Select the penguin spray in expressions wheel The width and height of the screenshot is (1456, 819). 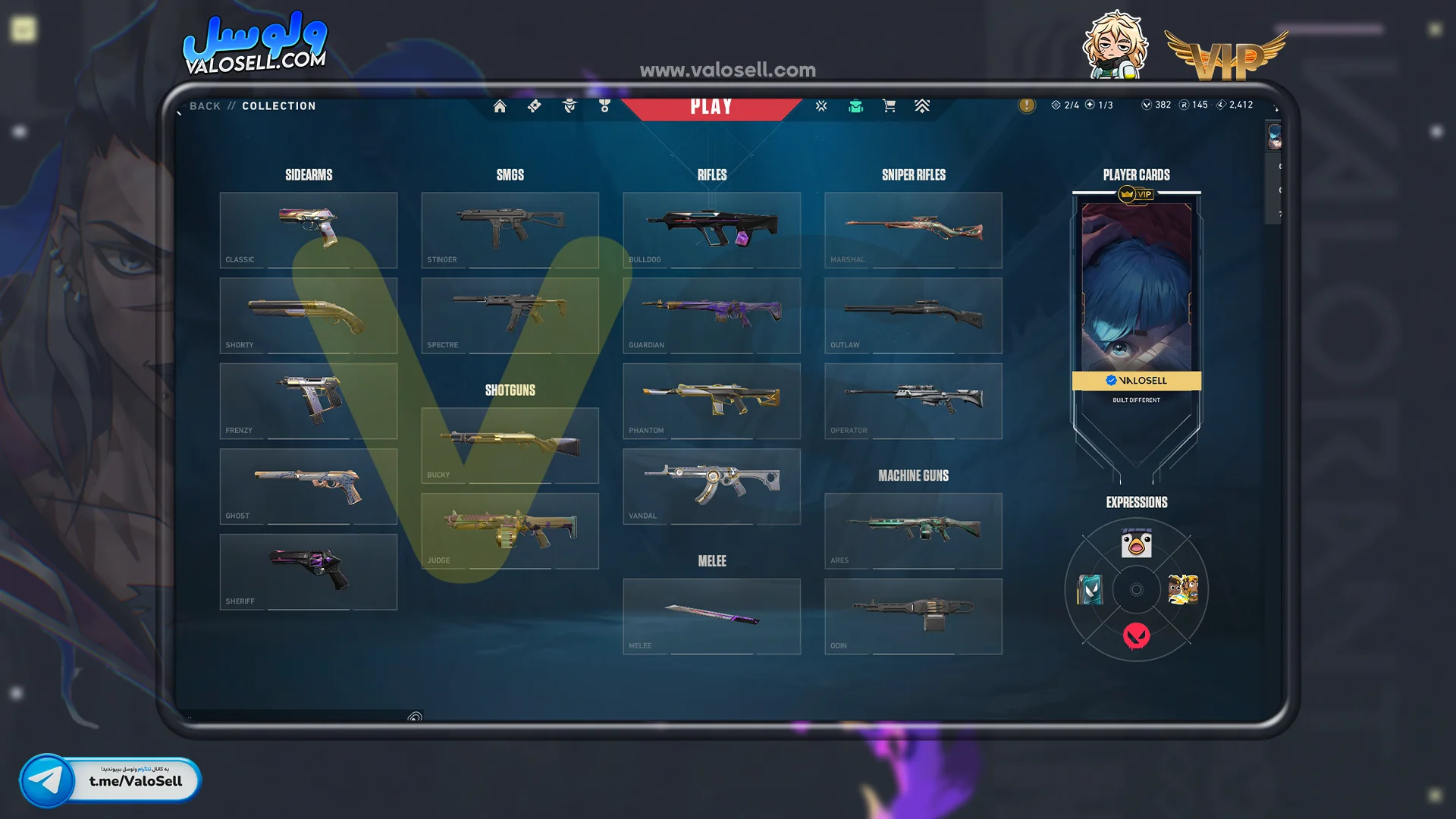click(x=1136, y=544)
